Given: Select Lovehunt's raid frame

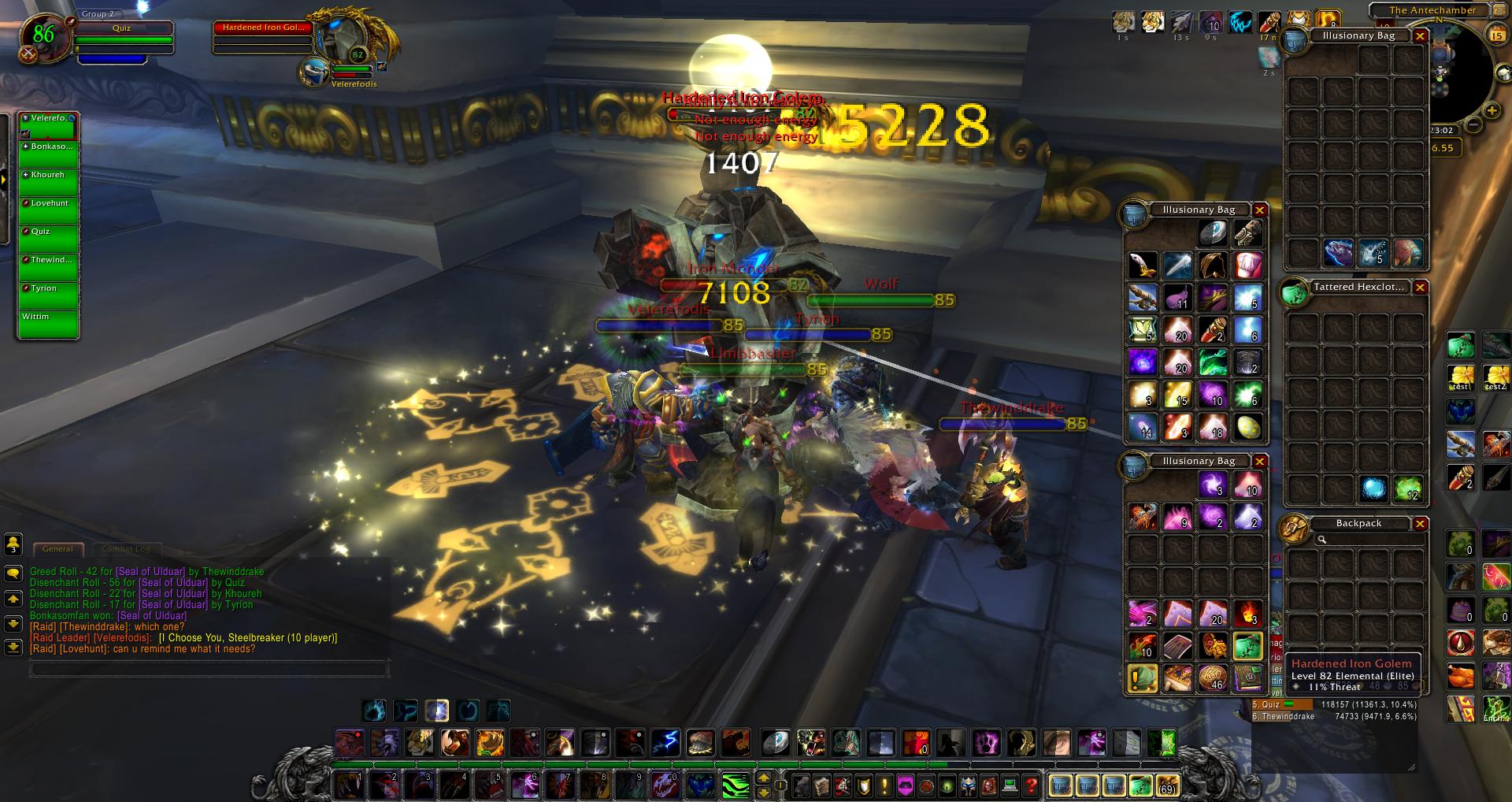Looking at the screenshot, I should coord(49,210).
